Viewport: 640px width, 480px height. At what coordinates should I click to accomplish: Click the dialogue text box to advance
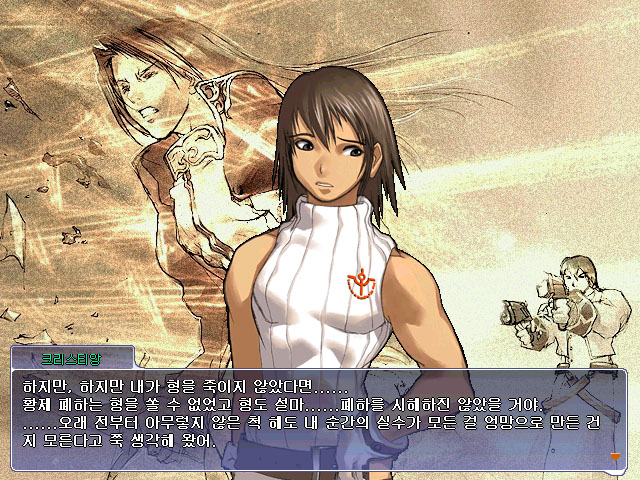tap(318, 420)
